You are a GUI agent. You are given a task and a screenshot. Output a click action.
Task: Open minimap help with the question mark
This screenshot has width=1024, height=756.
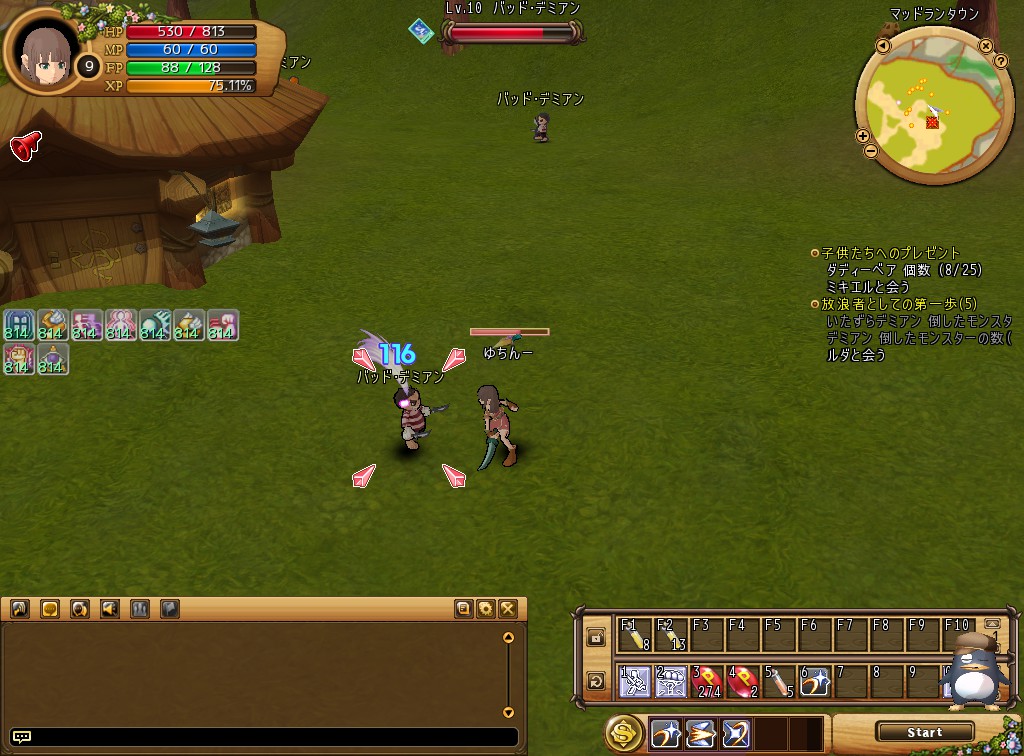coord(1001,62)
